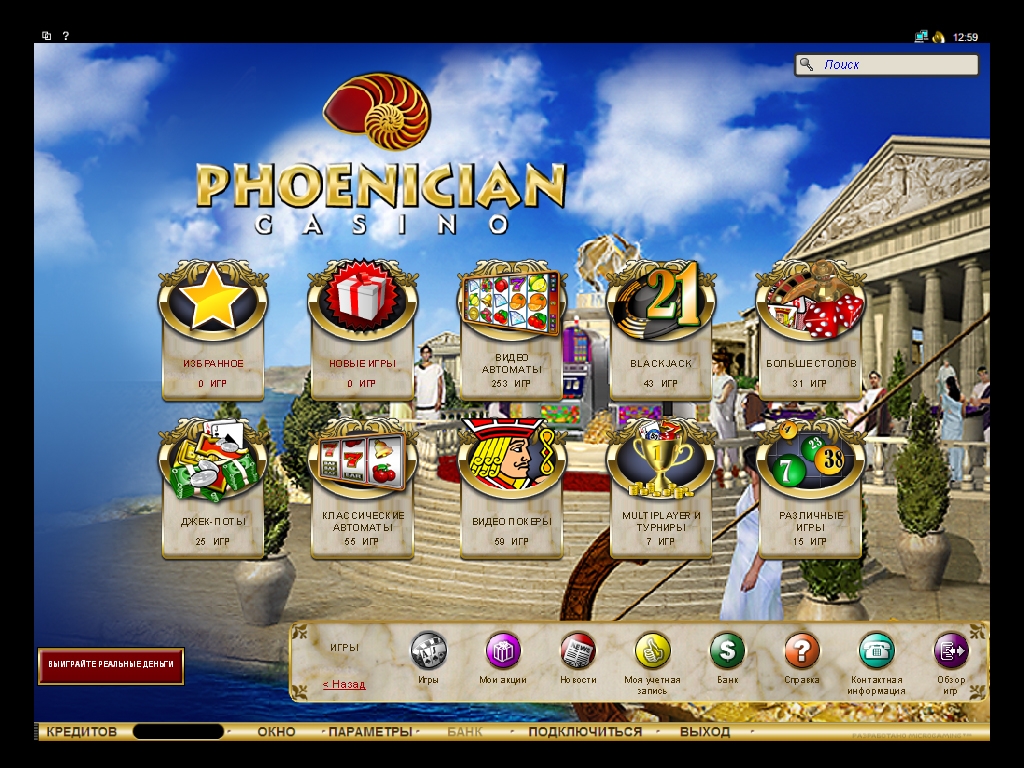Choose the Blackjack games category
Screen dimensions: 1024x768
(660, 330)
